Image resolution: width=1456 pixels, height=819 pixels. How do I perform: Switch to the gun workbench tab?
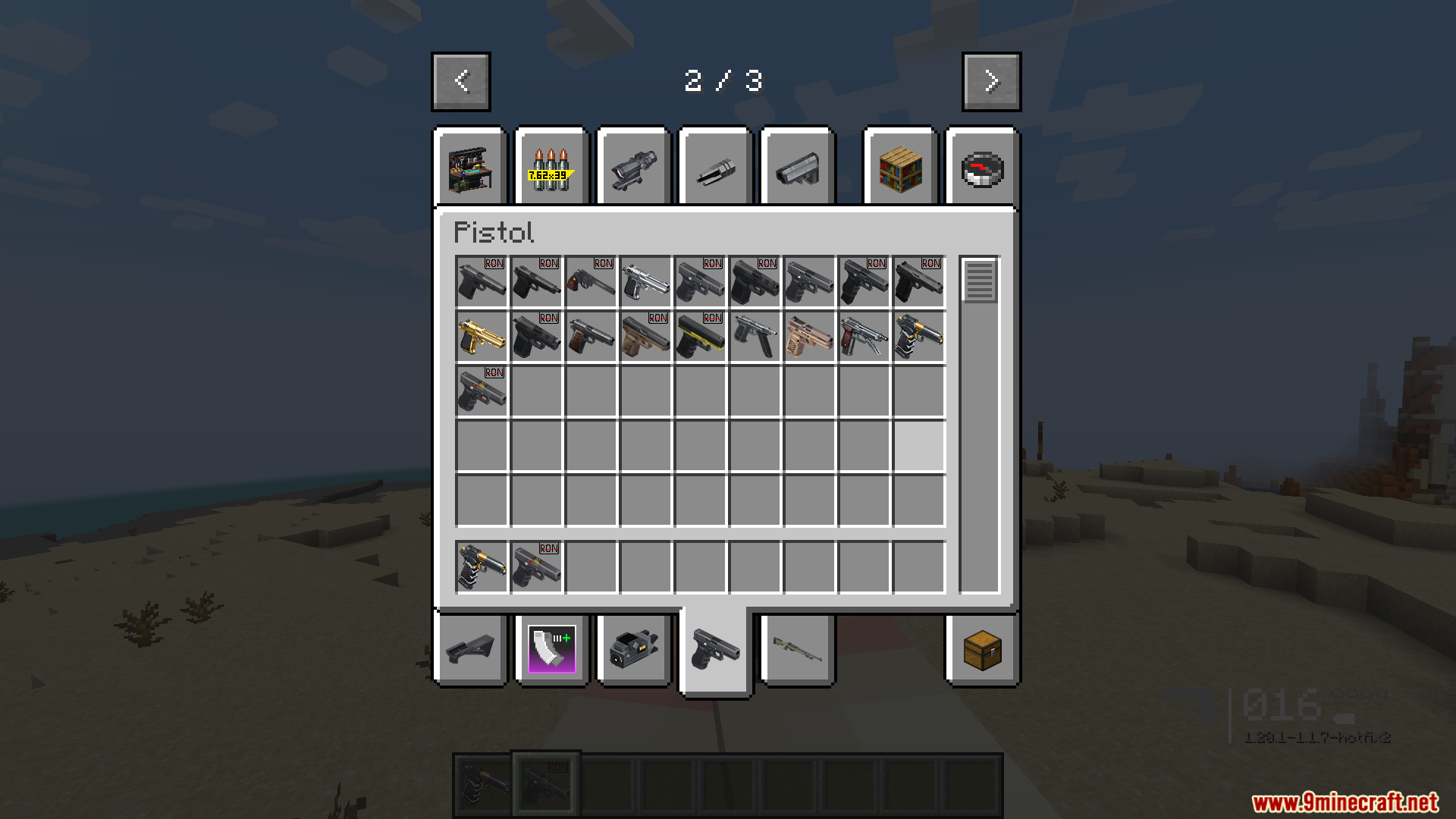[471, 168]
